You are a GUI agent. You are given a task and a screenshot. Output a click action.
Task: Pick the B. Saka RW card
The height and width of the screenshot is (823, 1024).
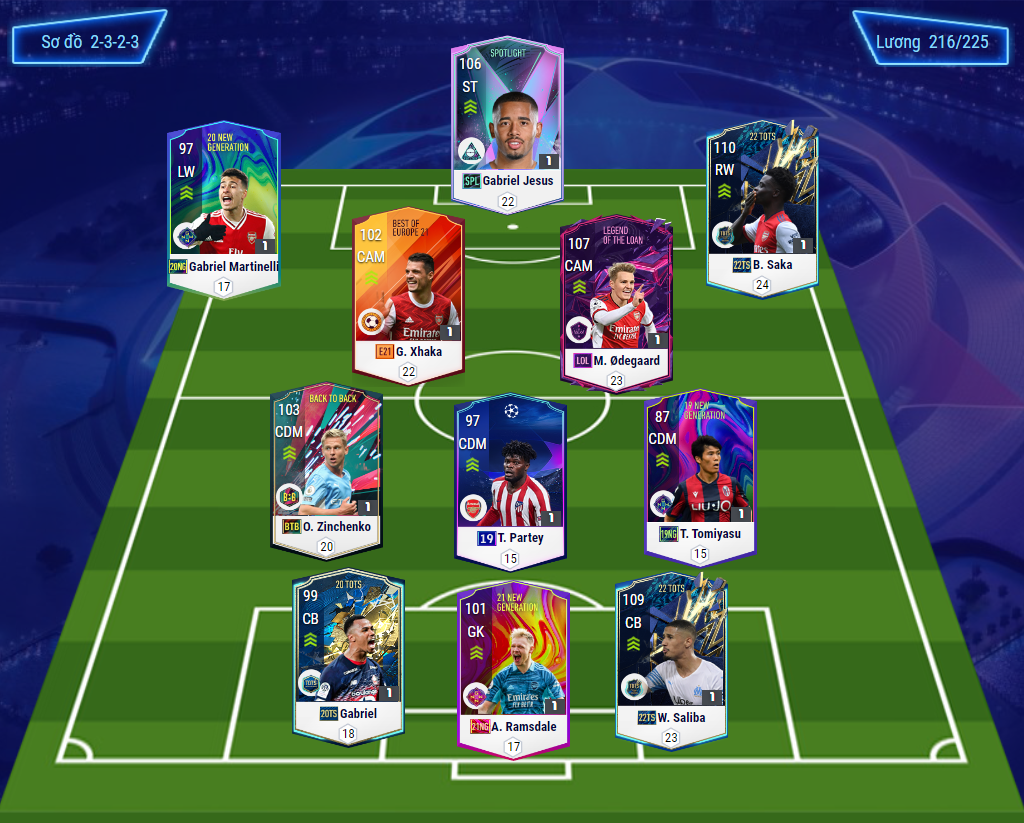762,205
